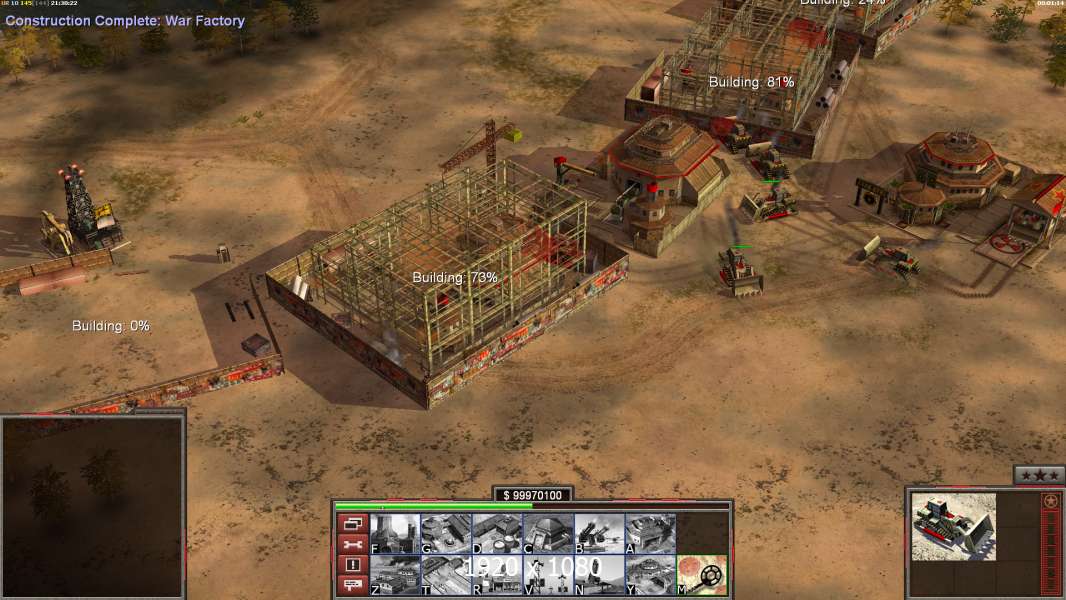Select the build icon labeled F
This screenshot has width=1066, height=600.
395,534
